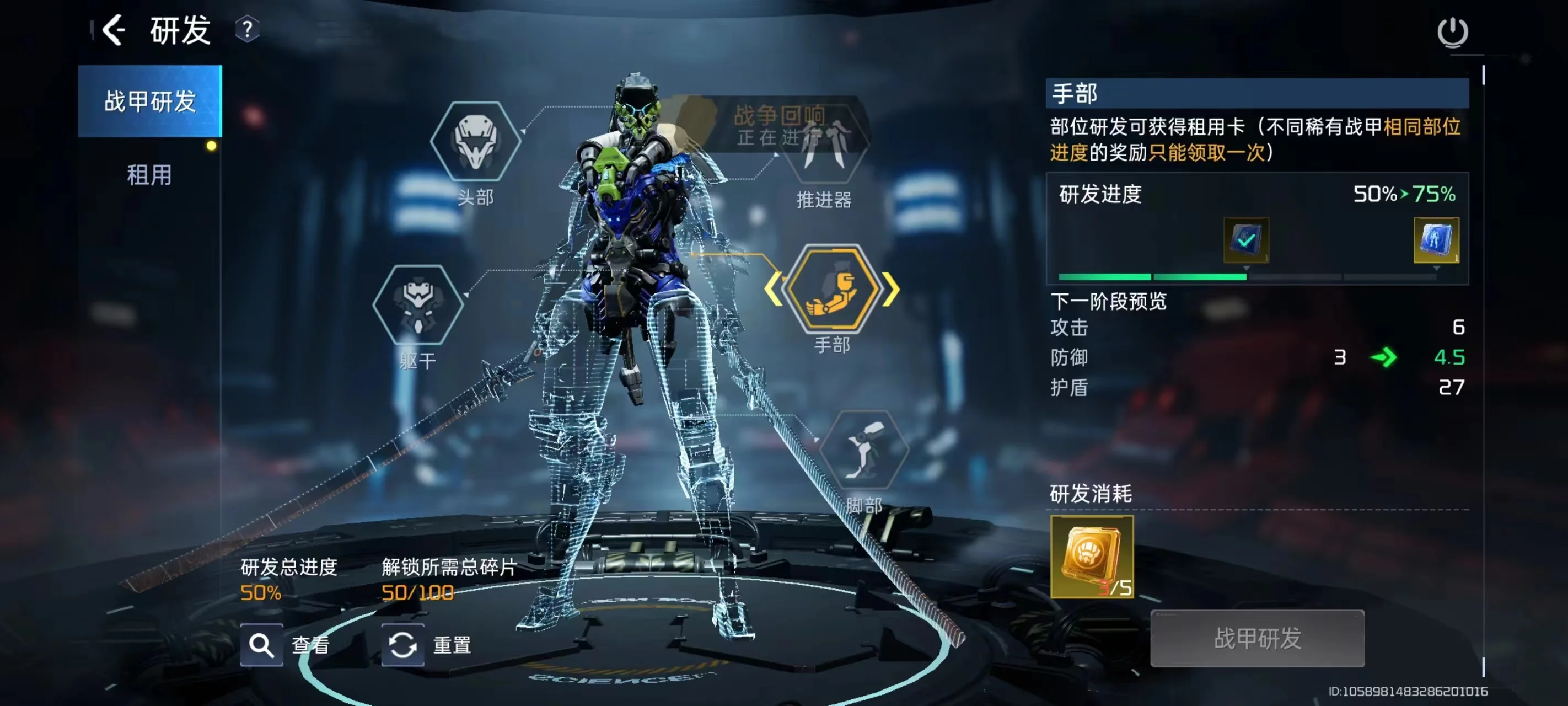1568x706 pixels.
Task: View the 75% progress reward card
Action: tap(1435, 240)
